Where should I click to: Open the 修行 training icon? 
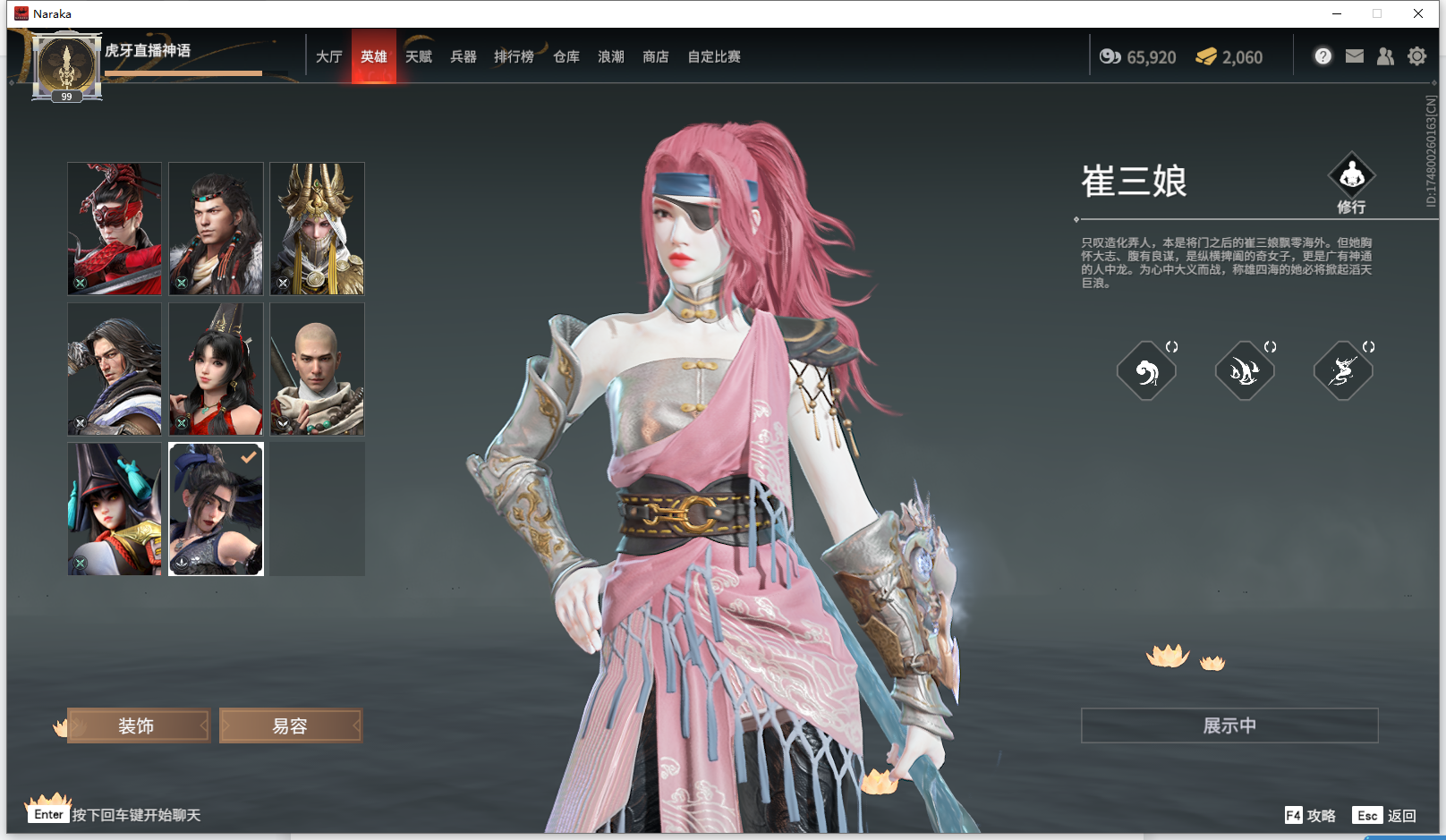[1351, 182]
